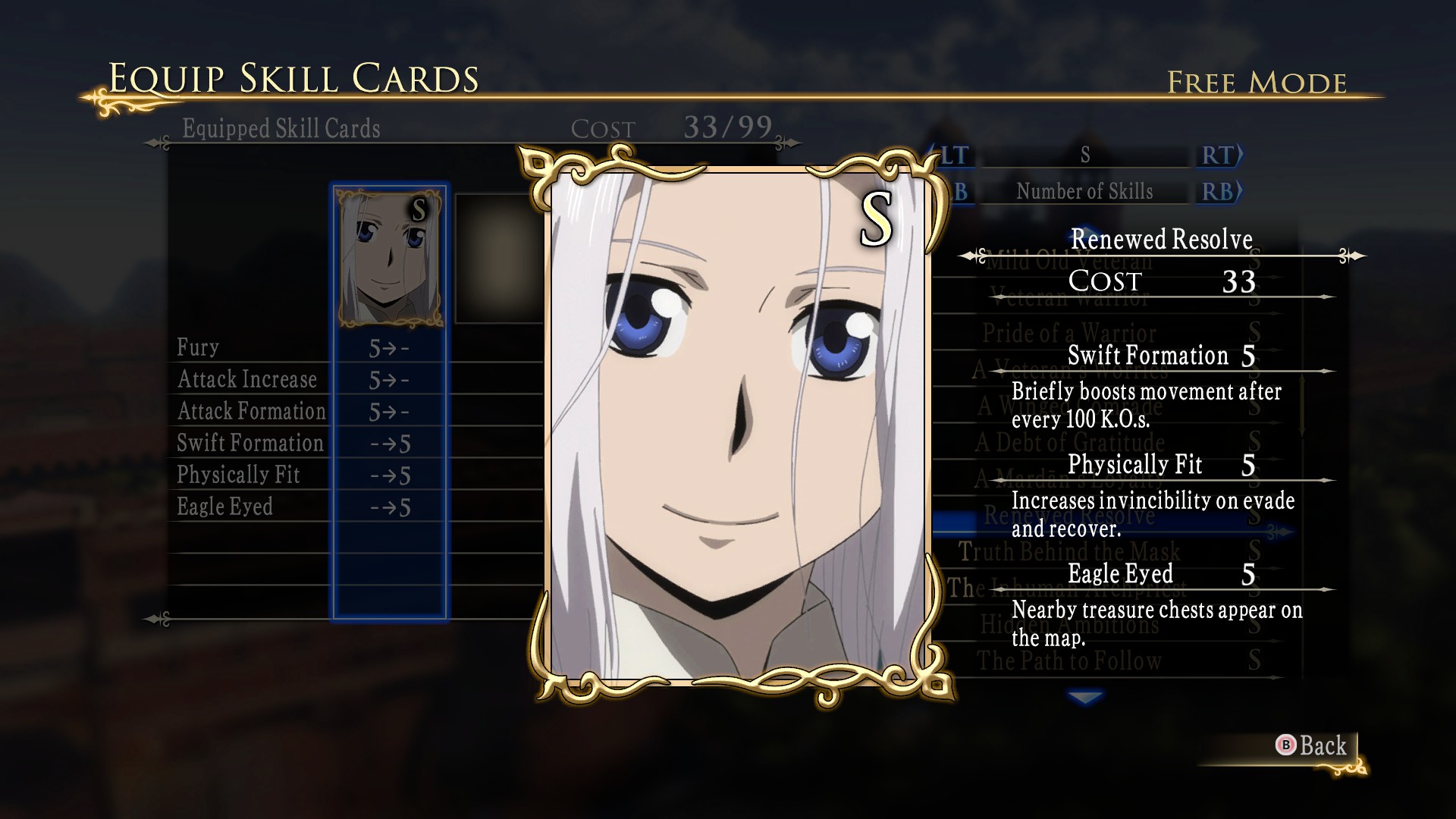Image resolution: width=1456 pixels, height=819 pixels.
Task: Switch to the Free Mode header
Action: click(x=1257, y=81)
